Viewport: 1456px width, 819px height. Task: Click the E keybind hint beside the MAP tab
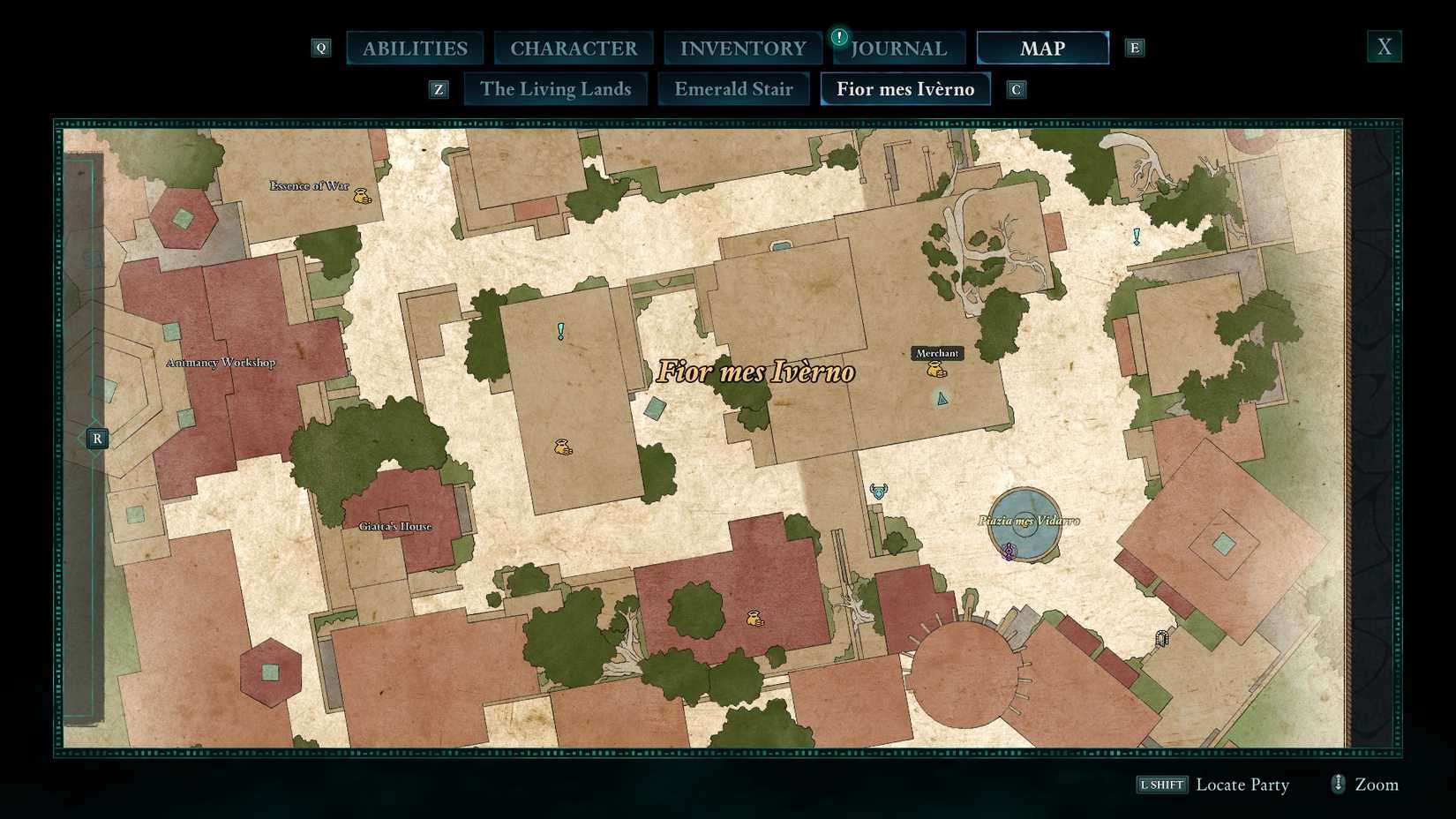click(x=1135, y=48)
